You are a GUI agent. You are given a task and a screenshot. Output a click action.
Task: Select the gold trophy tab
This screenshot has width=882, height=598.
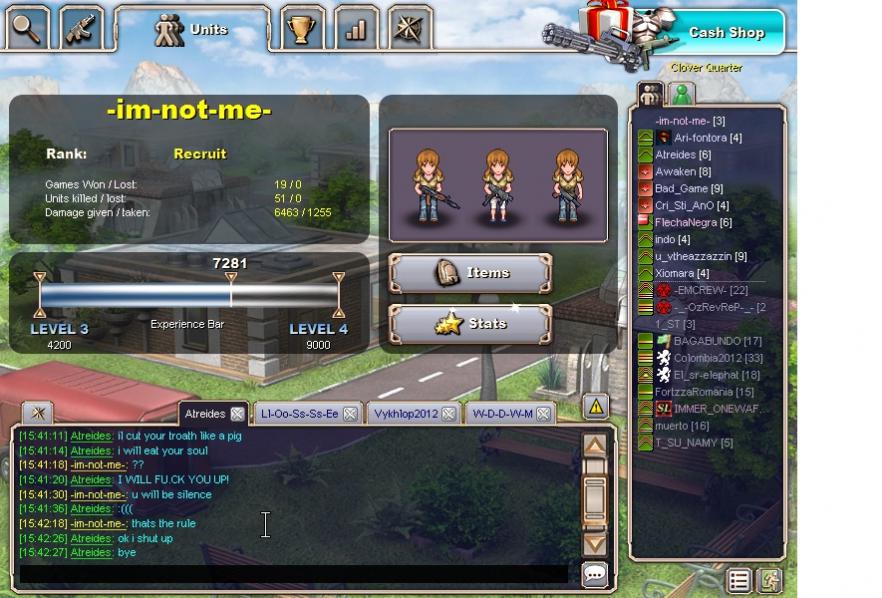point(300,29)
